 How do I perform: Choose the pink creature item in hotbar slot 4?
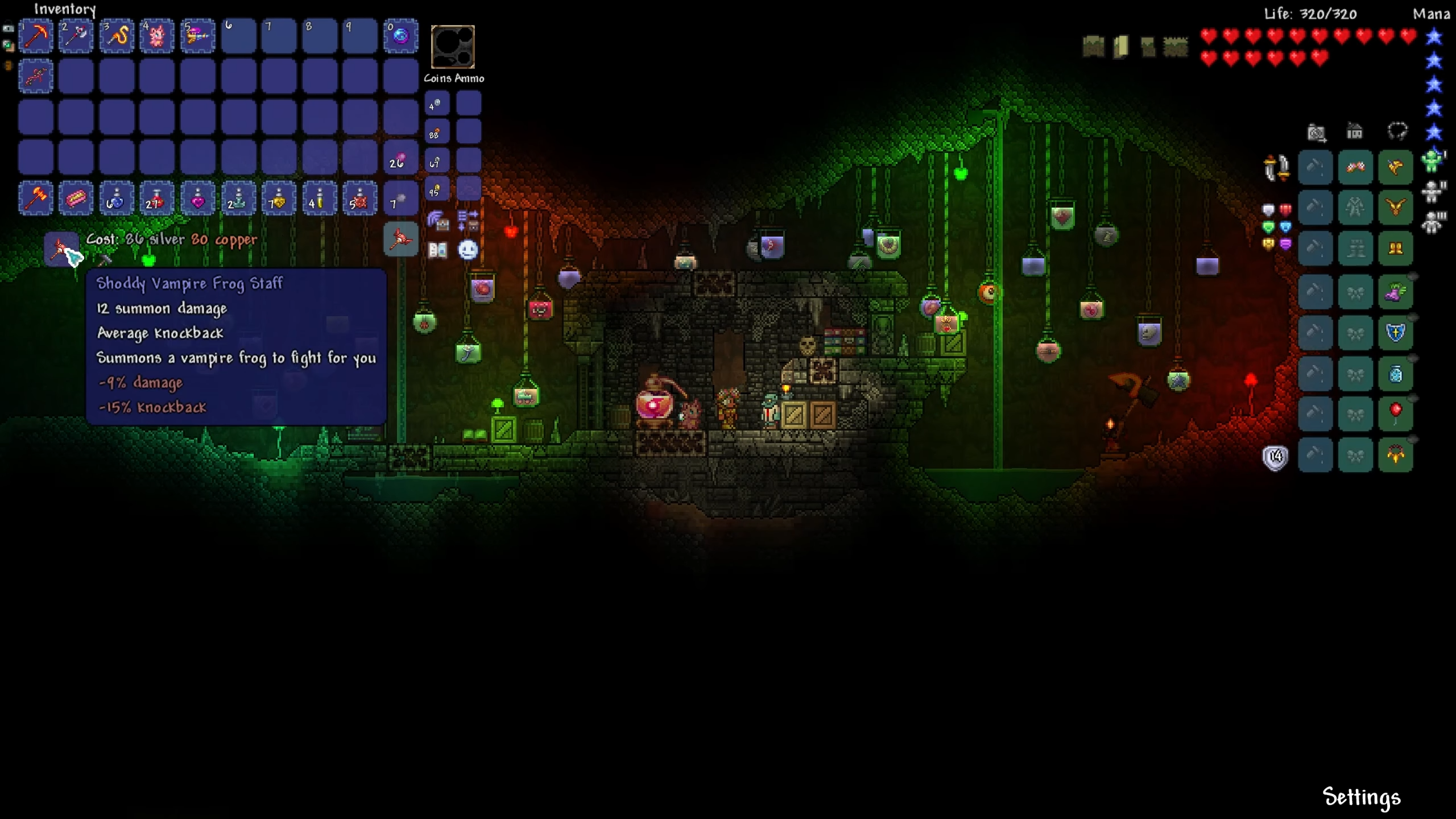coord(157,36)
